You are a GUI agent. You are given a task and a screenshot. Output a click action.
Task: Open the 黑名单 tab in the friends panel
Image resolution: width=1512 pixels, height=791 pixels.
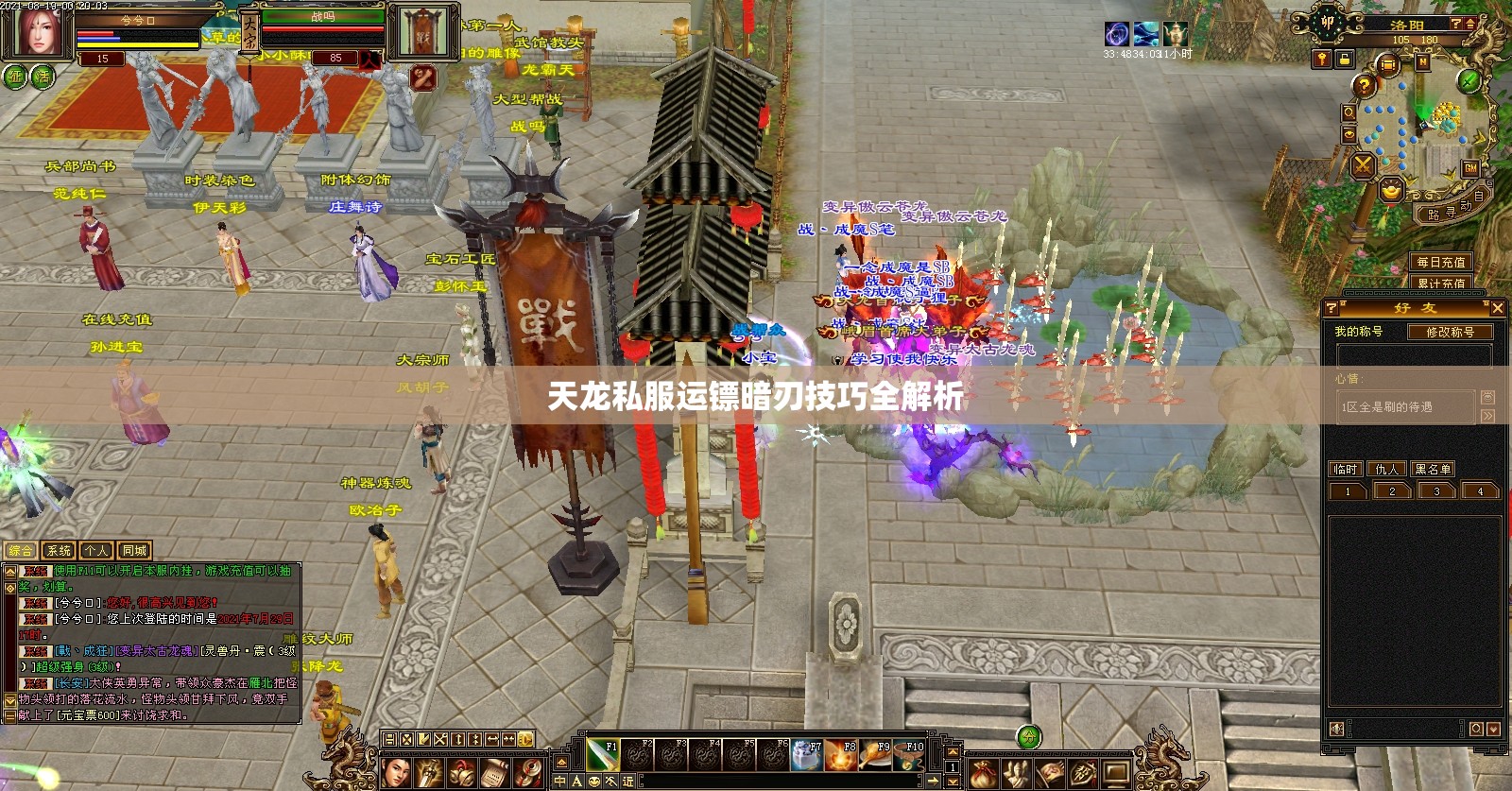[x=1434, y=469]
